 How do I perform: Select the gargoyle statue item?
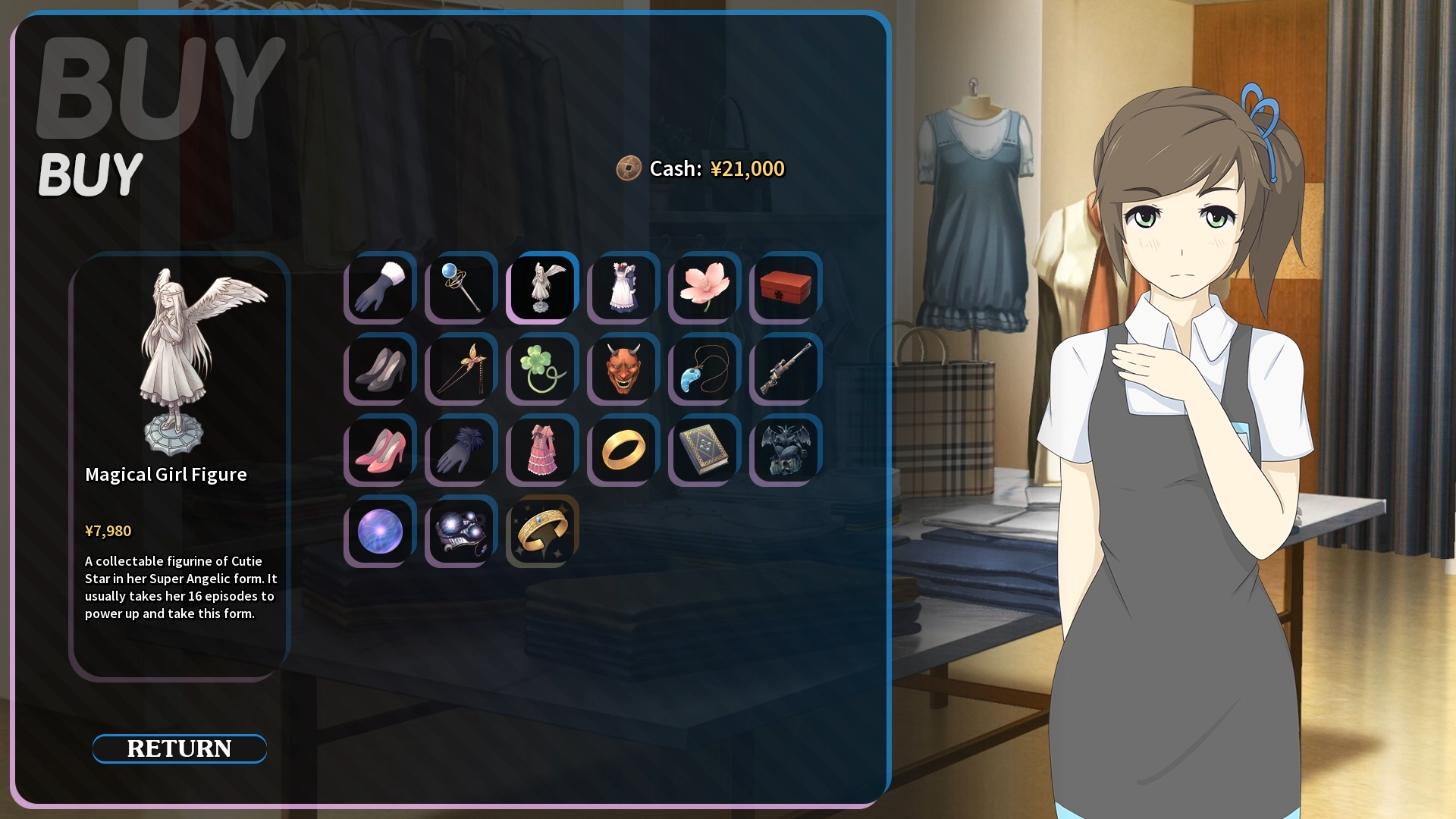coord(783,450)
